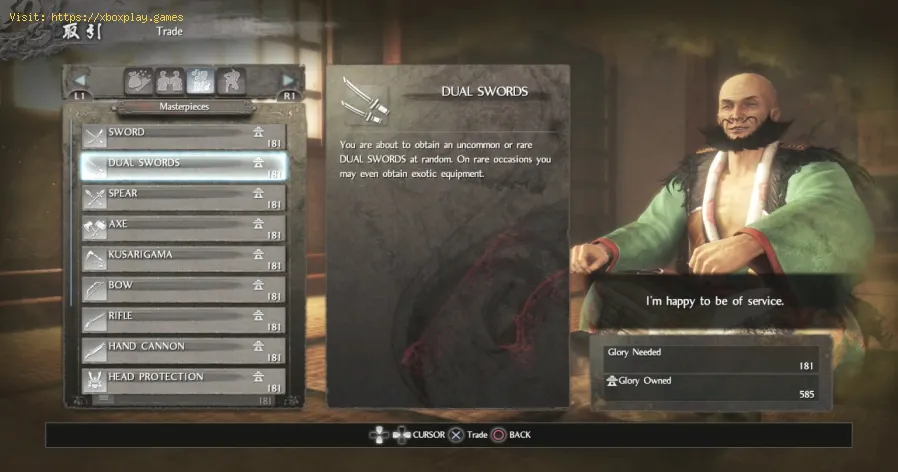Image resolution: width=898 pixels, height=472 pixels.
Task: Click the right category arrow
Action: 288,81
